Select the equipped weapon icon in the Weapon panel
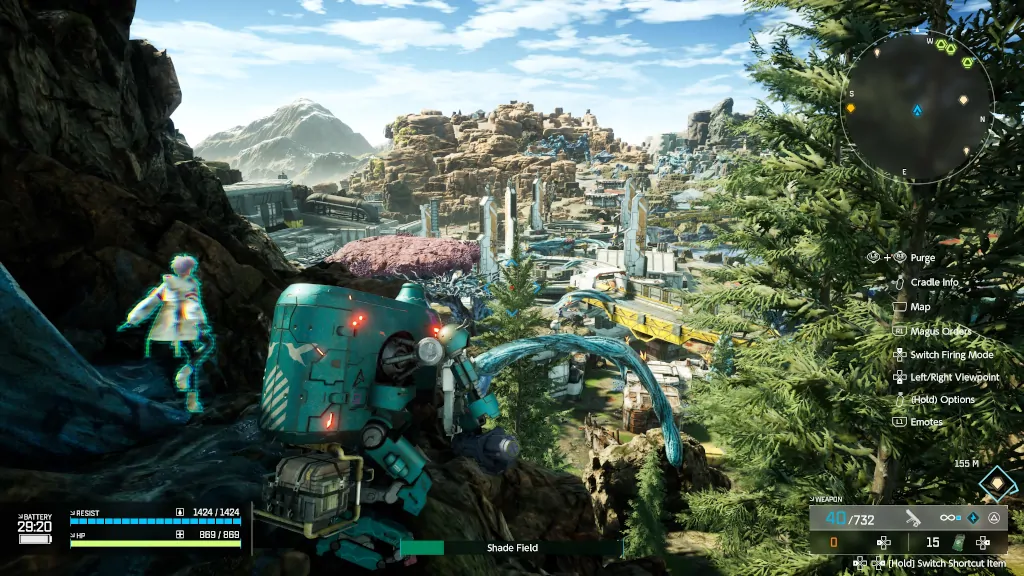The width and height of the screenshot is (1024, 576). 912,517
